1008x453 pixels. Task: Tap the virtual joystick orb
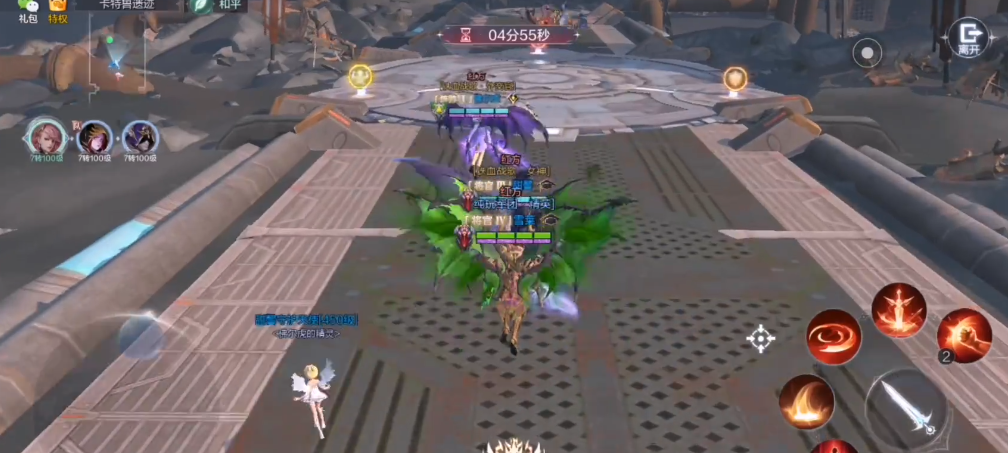tap(140, 338)
